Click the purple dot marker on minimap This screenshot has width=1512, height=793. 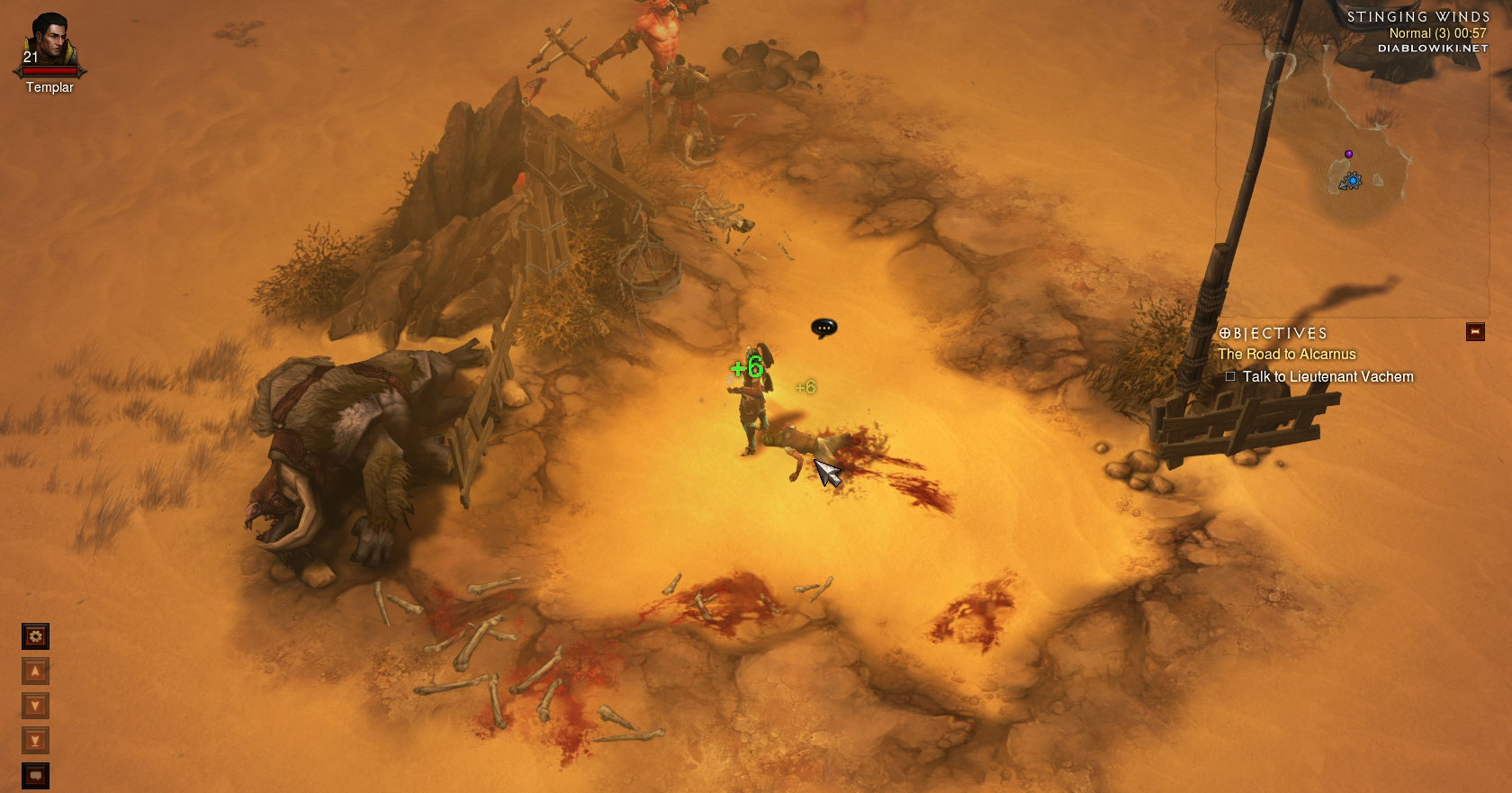(x=1348, y=154)
